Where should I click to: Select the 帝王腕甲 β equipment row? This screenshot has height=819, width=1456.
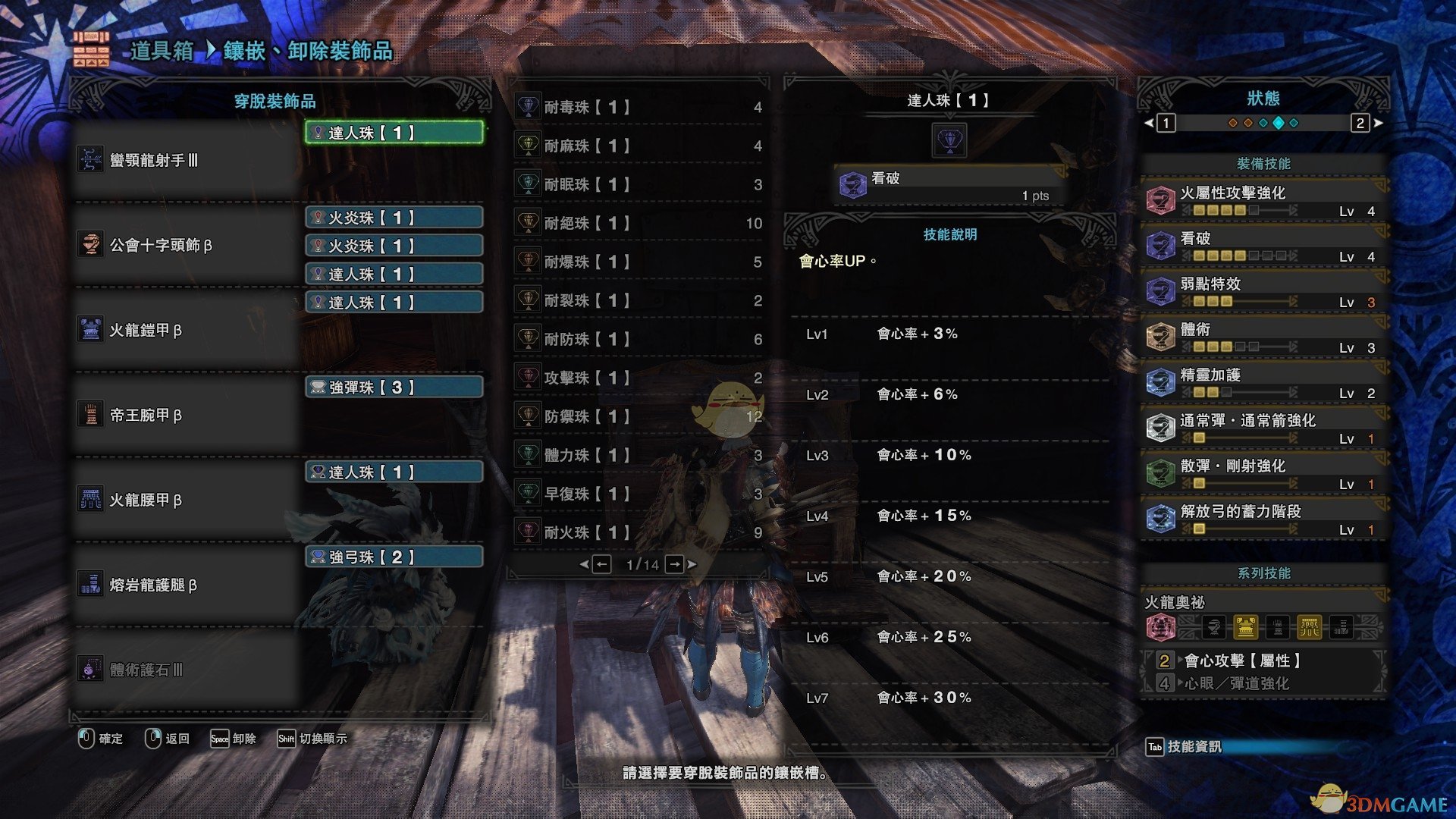(186, 415)
